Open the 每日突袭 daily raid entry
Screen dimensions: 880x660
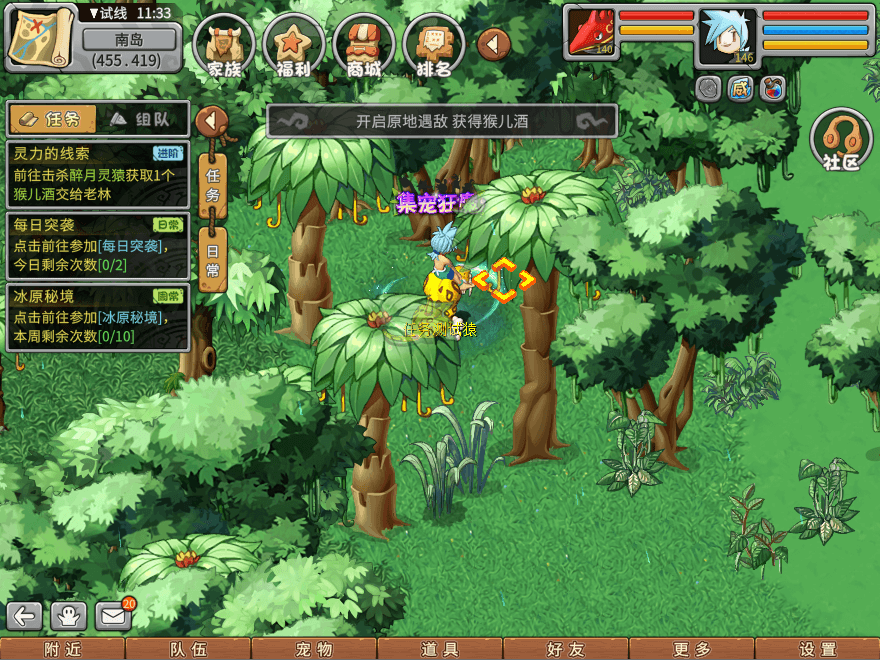(x=97, y=244)
